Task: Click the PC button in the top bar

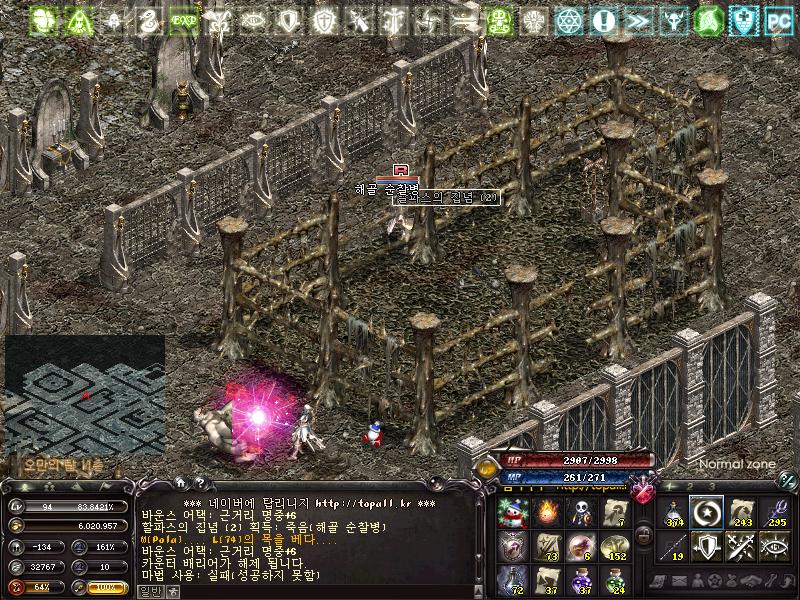Action: click(x=779, y=20)
